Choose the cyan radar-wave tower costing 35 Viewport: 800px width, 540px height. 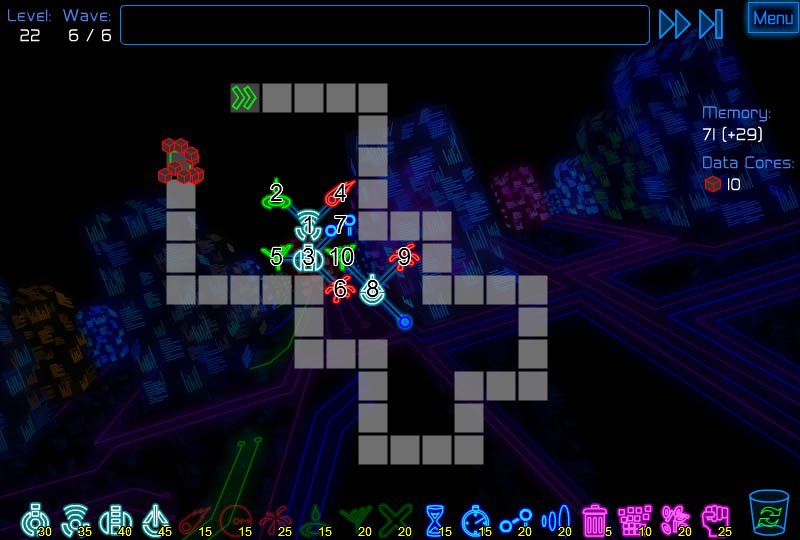(74, 519)
